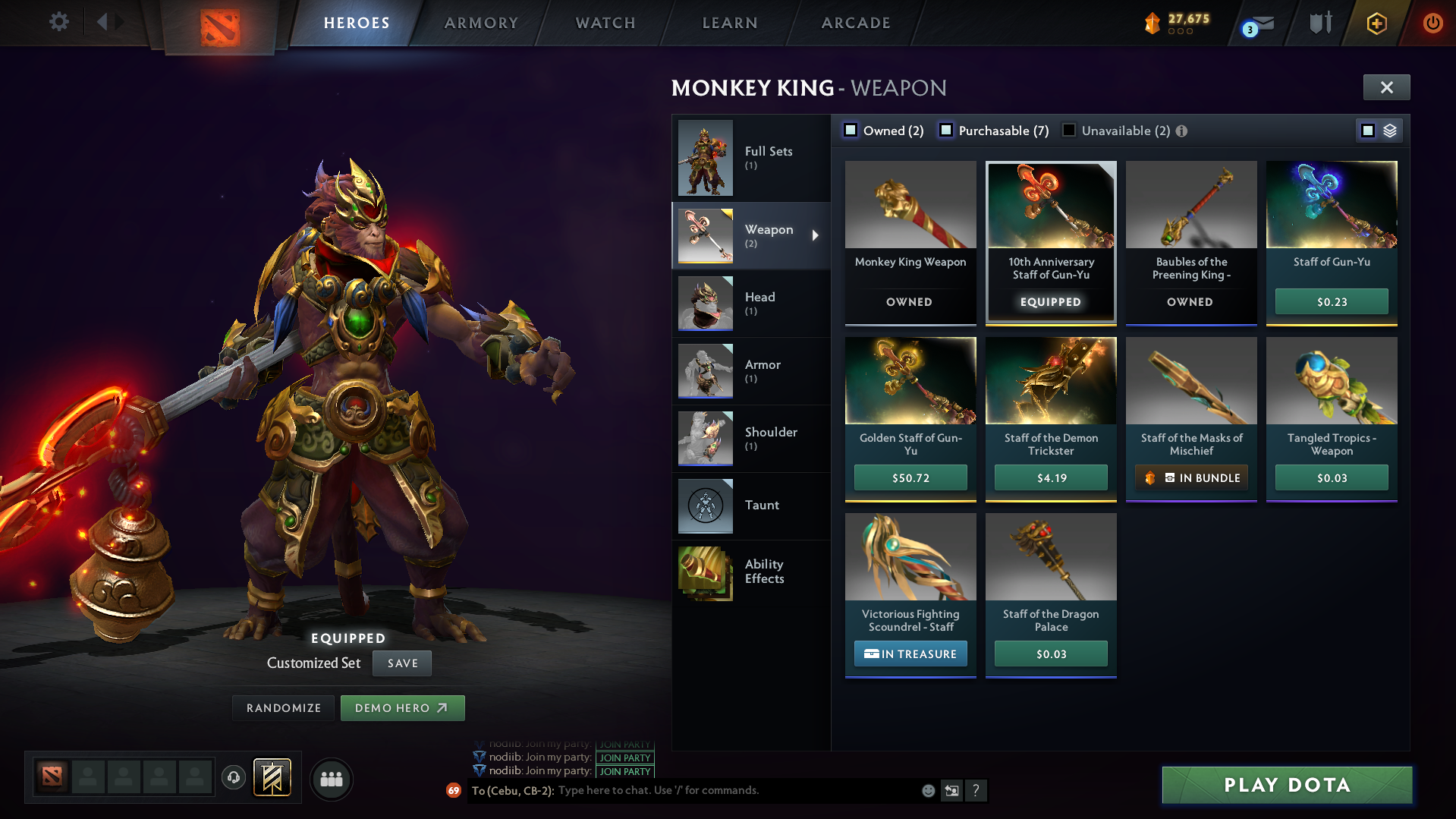Open the settings gear icon
Viewport: 1456px width, 819px height.
pos(58,22)
